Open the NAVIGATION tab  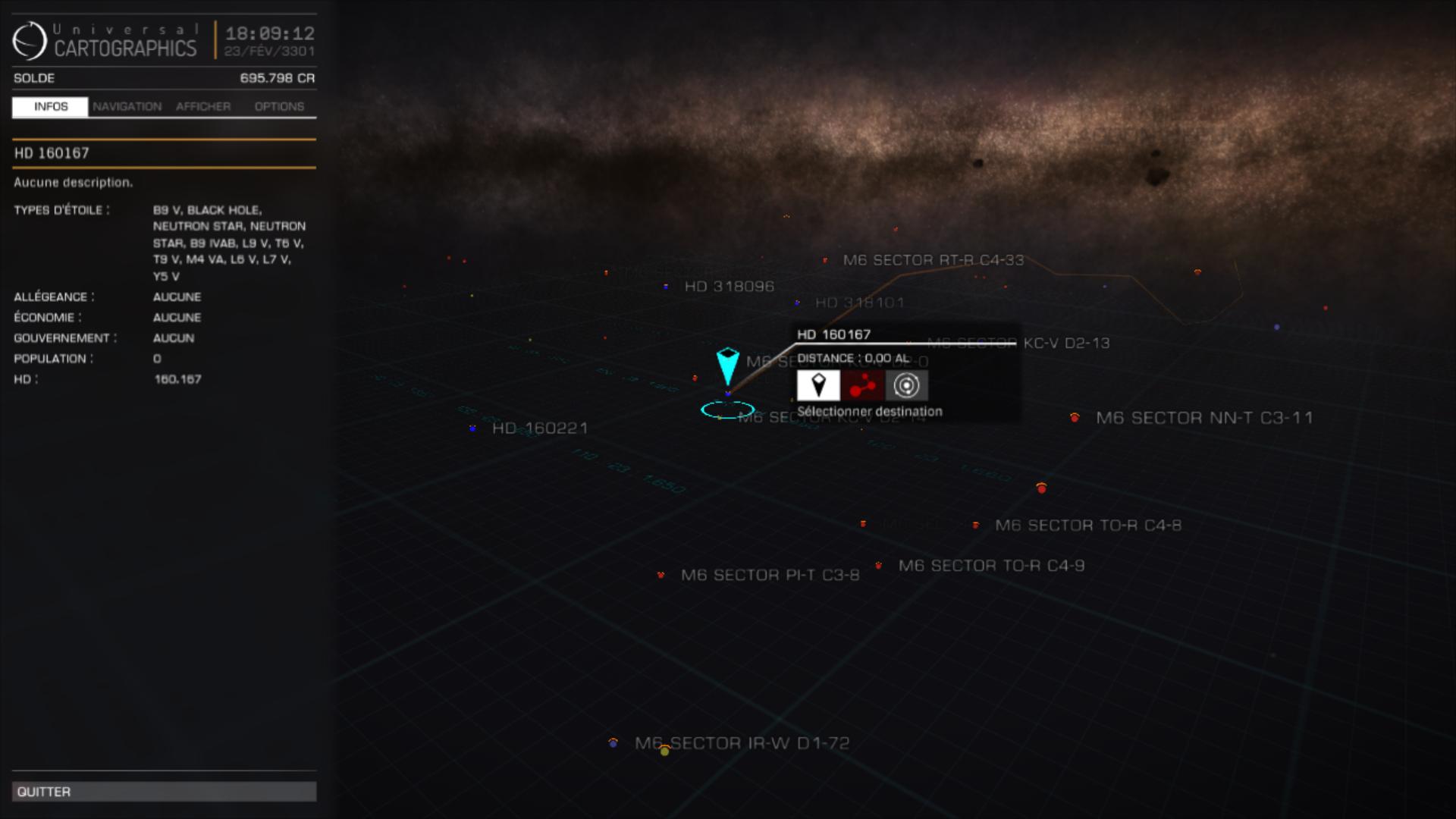coord(127,107)
